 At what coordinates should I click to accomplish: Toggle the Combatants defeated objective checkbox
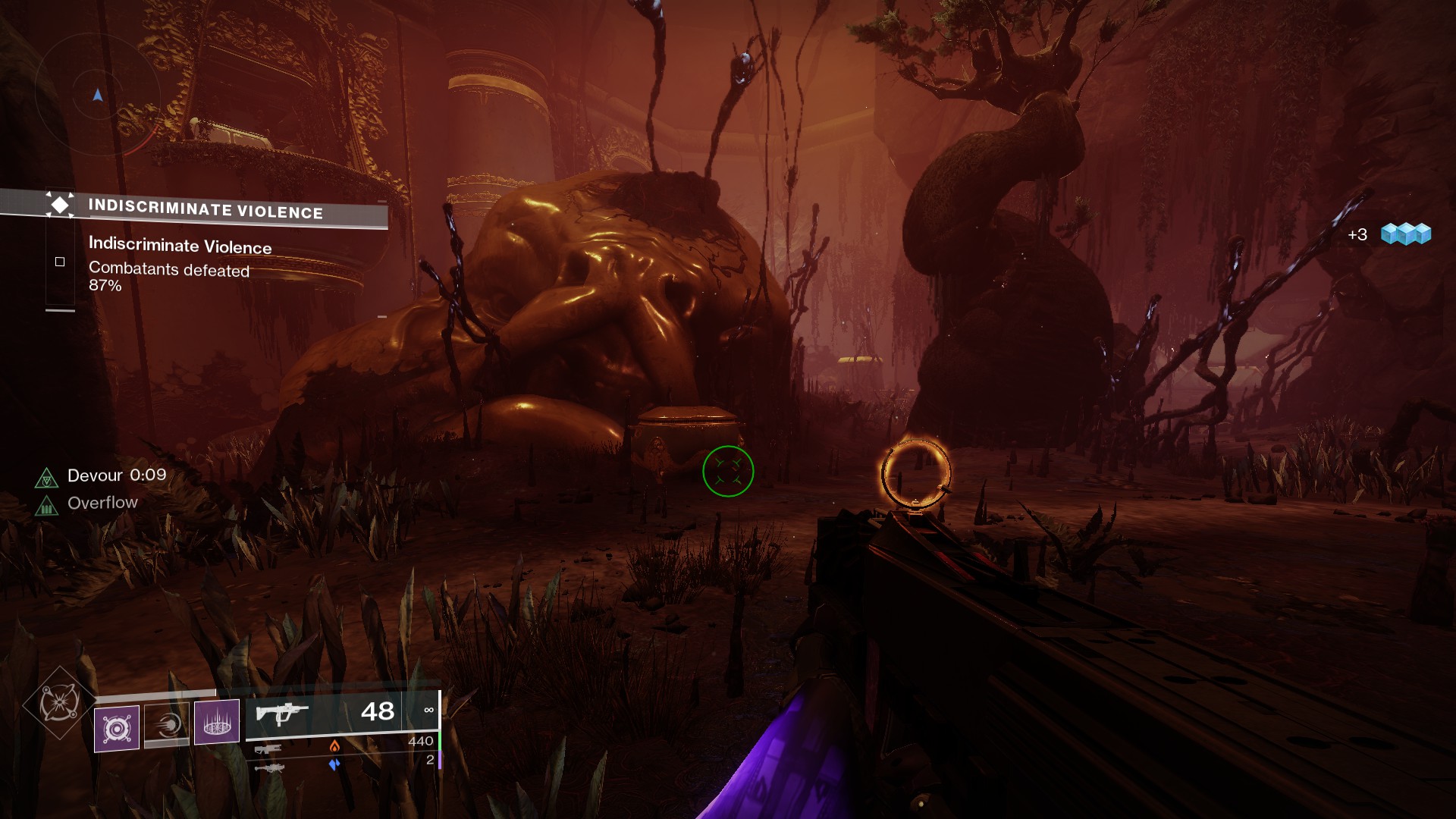[60, 262]
